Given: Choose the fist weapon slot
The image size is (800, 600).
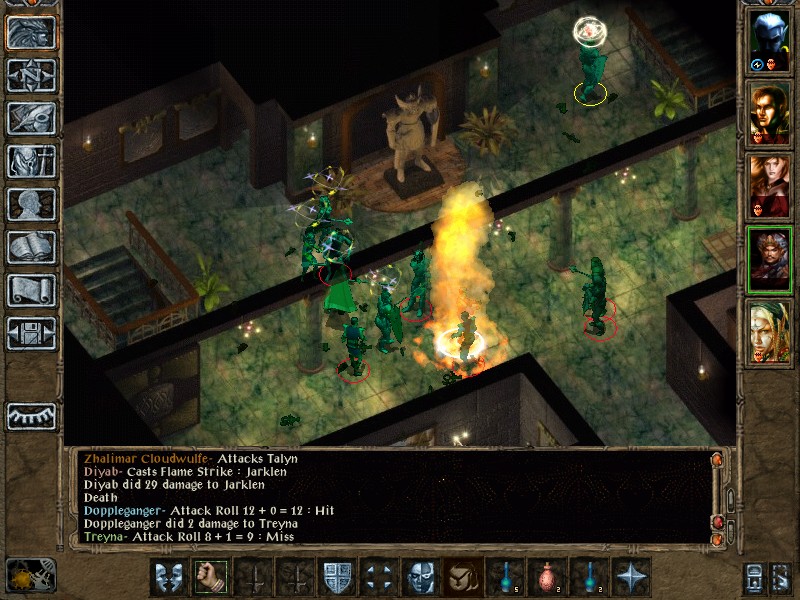Looking at the screenshot, I should [209, 577].
